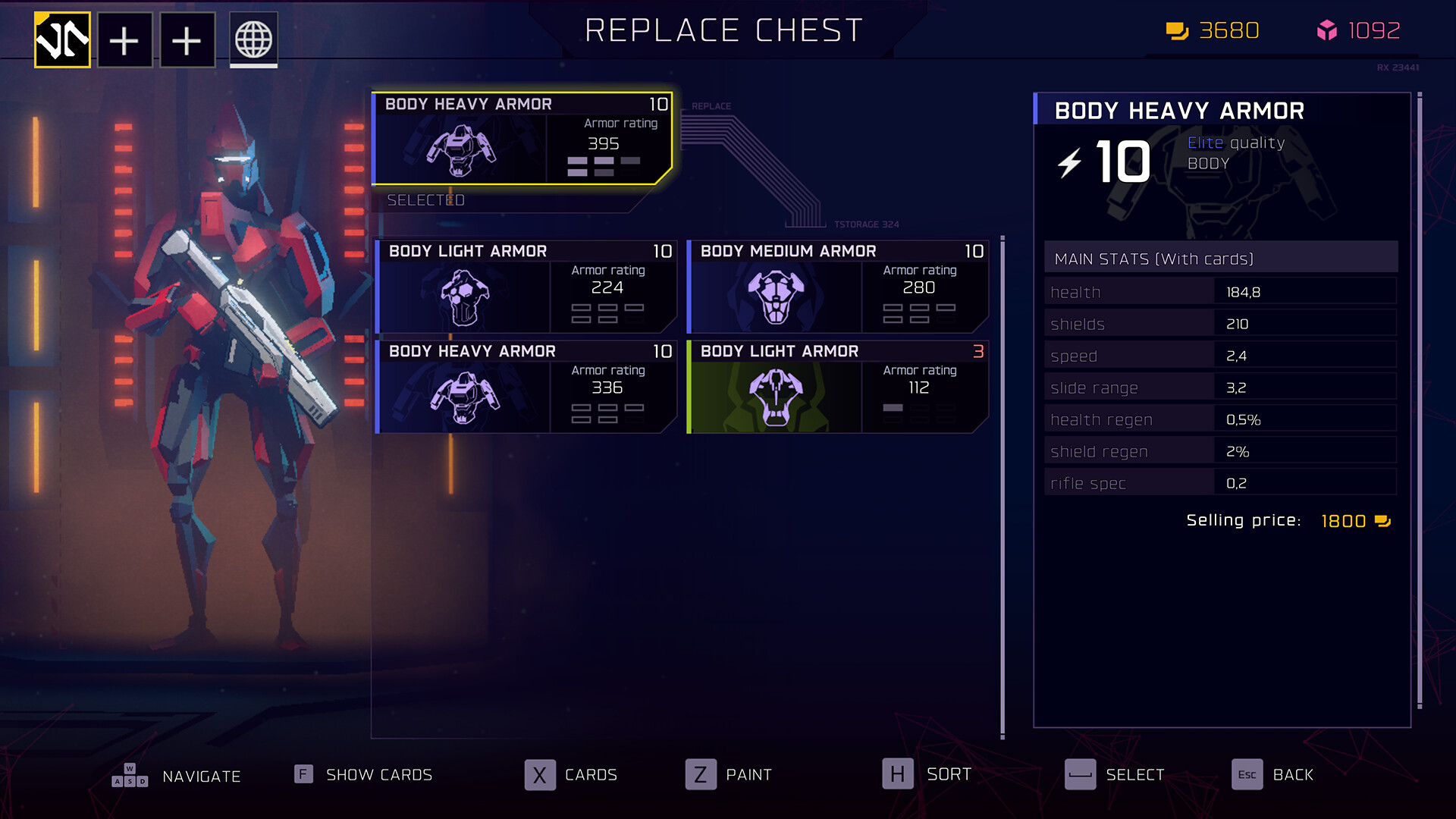Click the REPLACE CHEST title
1456x819 pixels.
tap(724, 31)
